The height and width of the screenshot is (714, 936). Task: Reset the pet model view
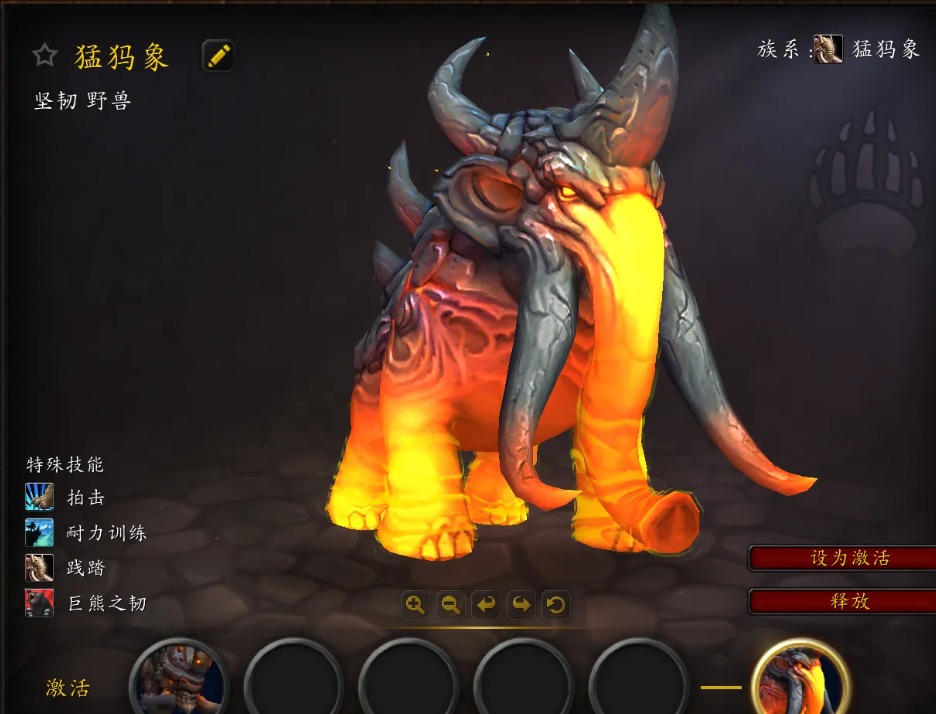[556, 604]
